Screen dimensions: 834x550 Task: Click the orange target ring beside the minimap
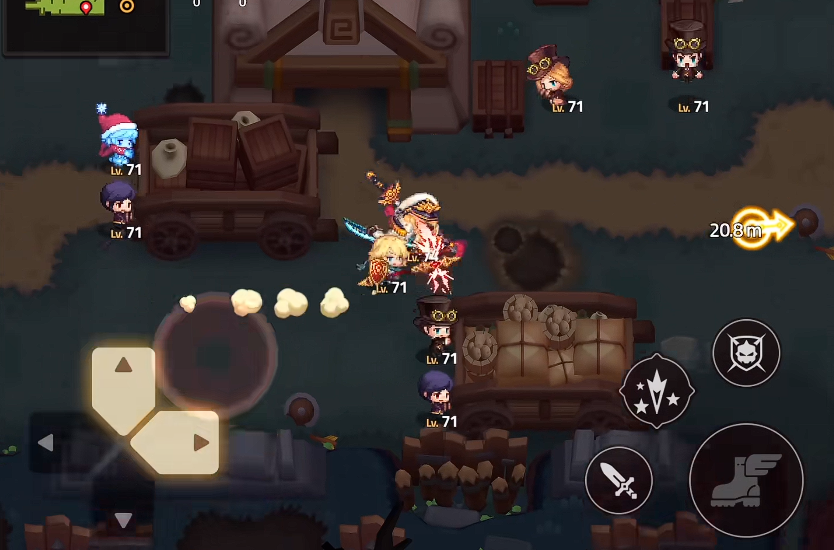point(127,6)
